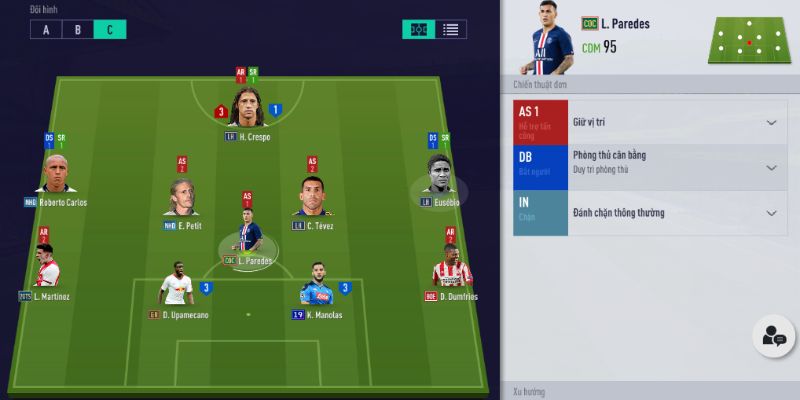The width and height of the screenshot is (800, 400).
Task: Show the formation pitch view
Action: [420, 29]
